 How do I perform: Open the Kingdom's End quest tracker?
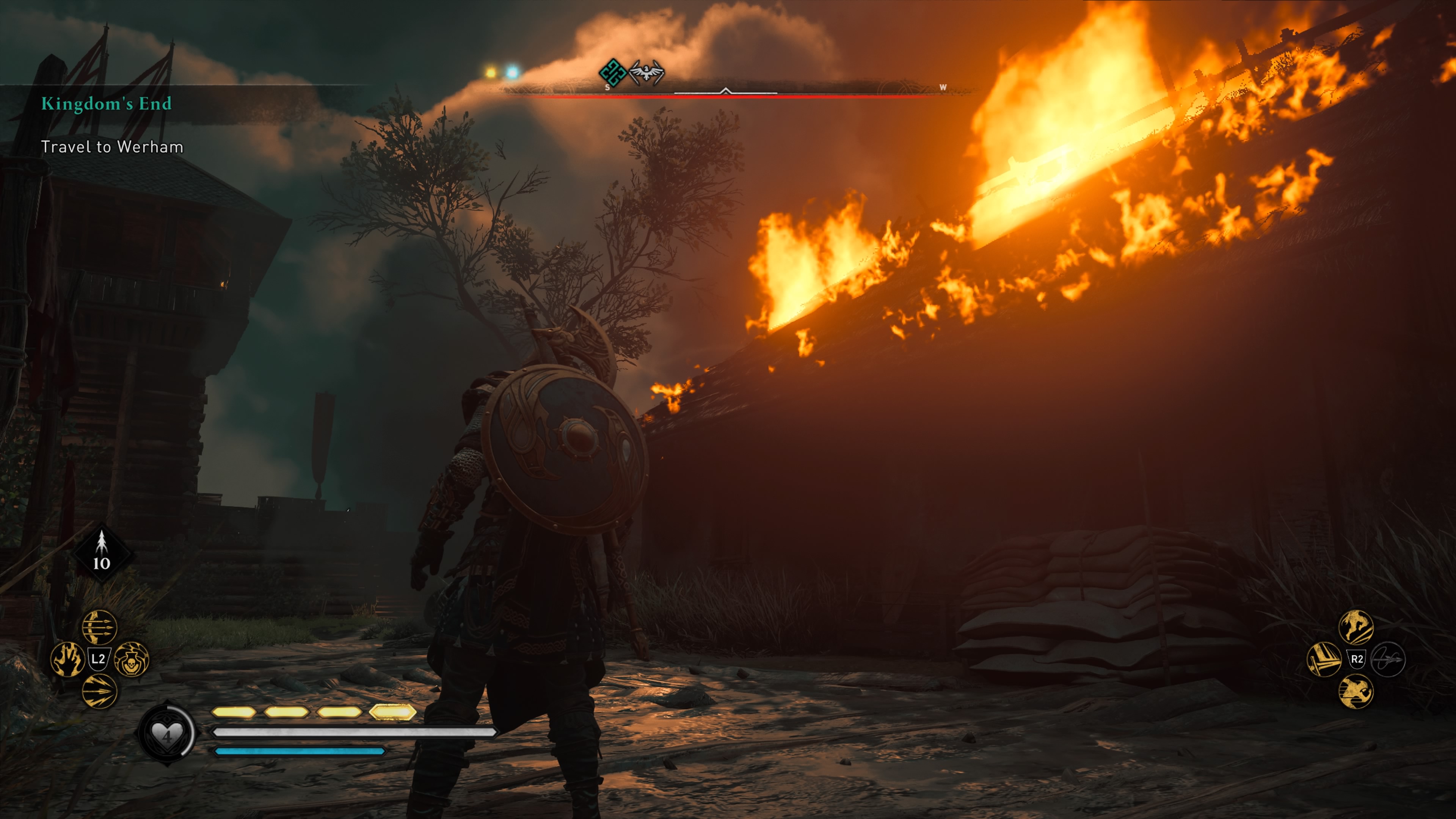point(106,104)
